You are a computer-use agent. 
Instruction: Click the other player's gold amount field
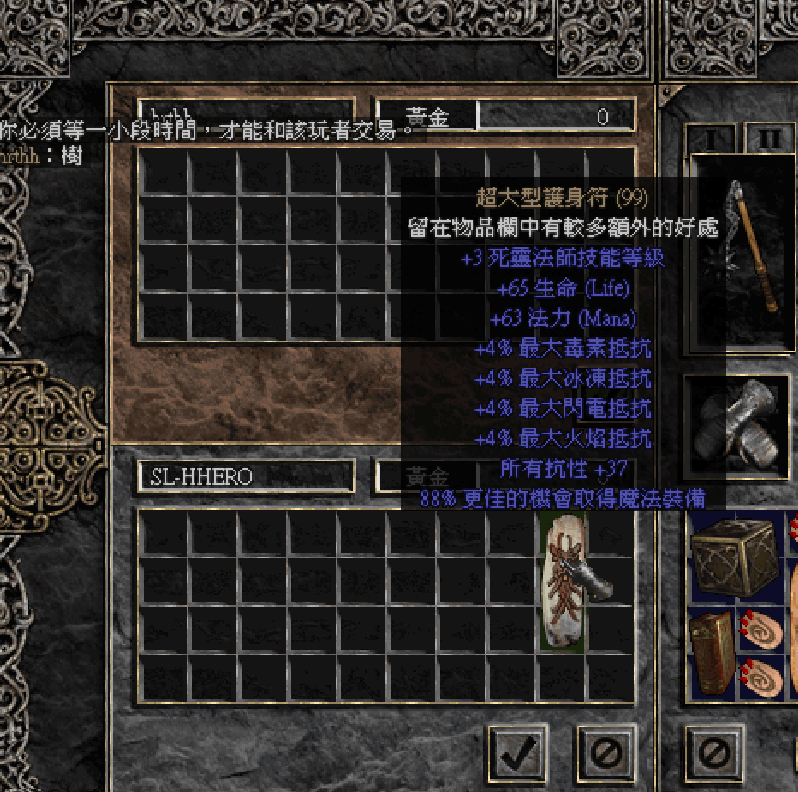click(x=555, y=117)
